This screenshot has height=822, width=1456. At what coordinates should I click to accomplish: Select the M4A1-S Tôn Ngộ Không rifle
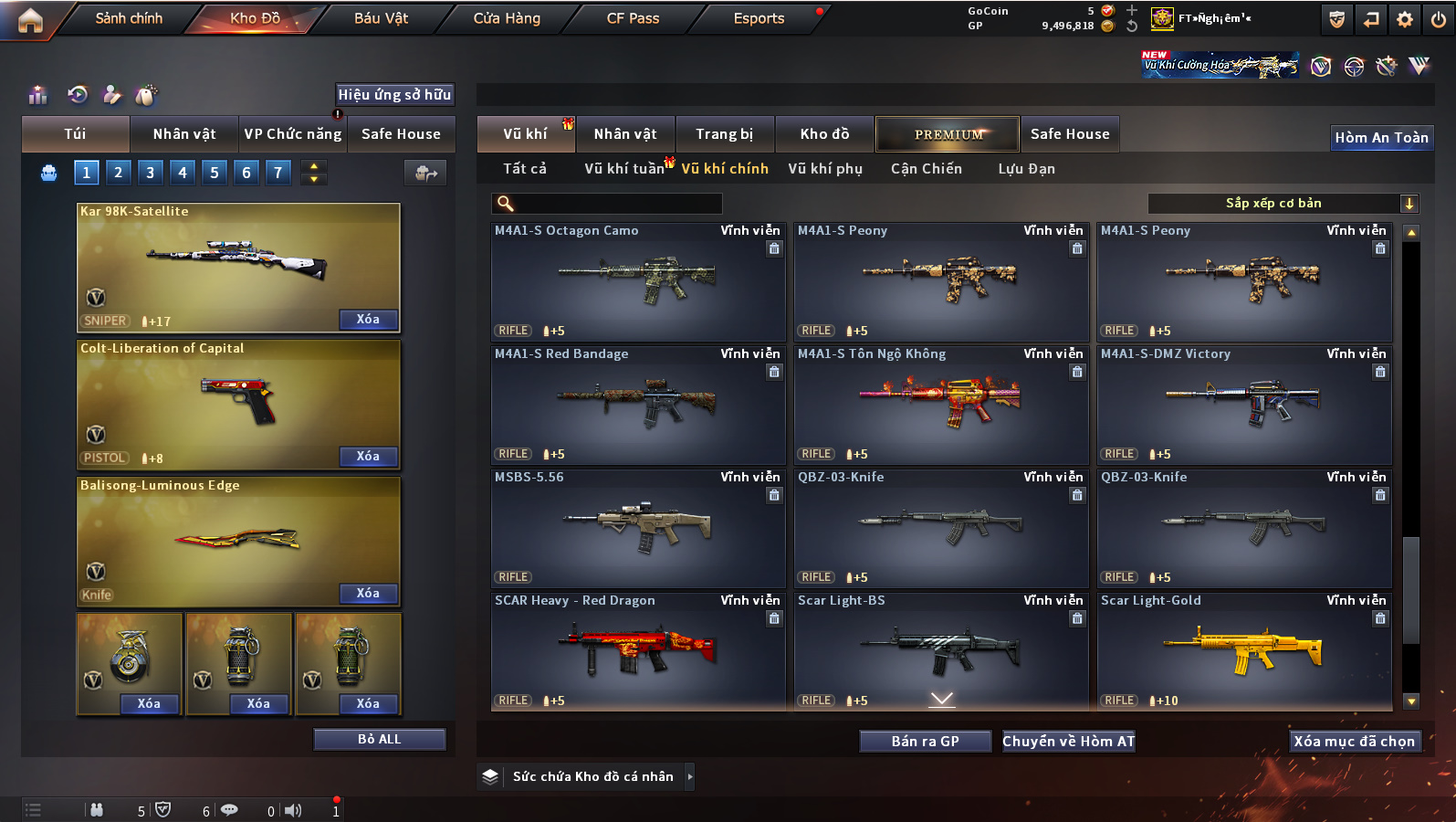(940, 404)
